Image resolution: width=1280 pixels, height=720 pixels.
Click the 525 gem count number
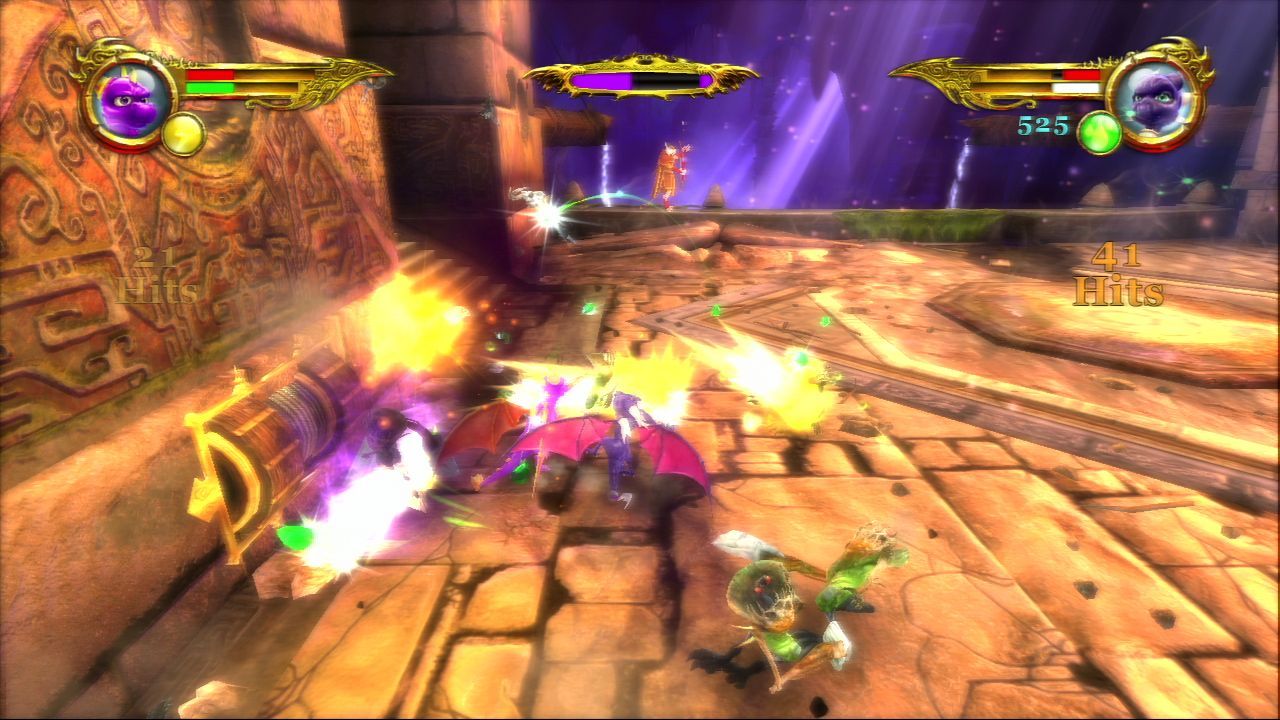pyautogui.click(x=1041, y=125)
